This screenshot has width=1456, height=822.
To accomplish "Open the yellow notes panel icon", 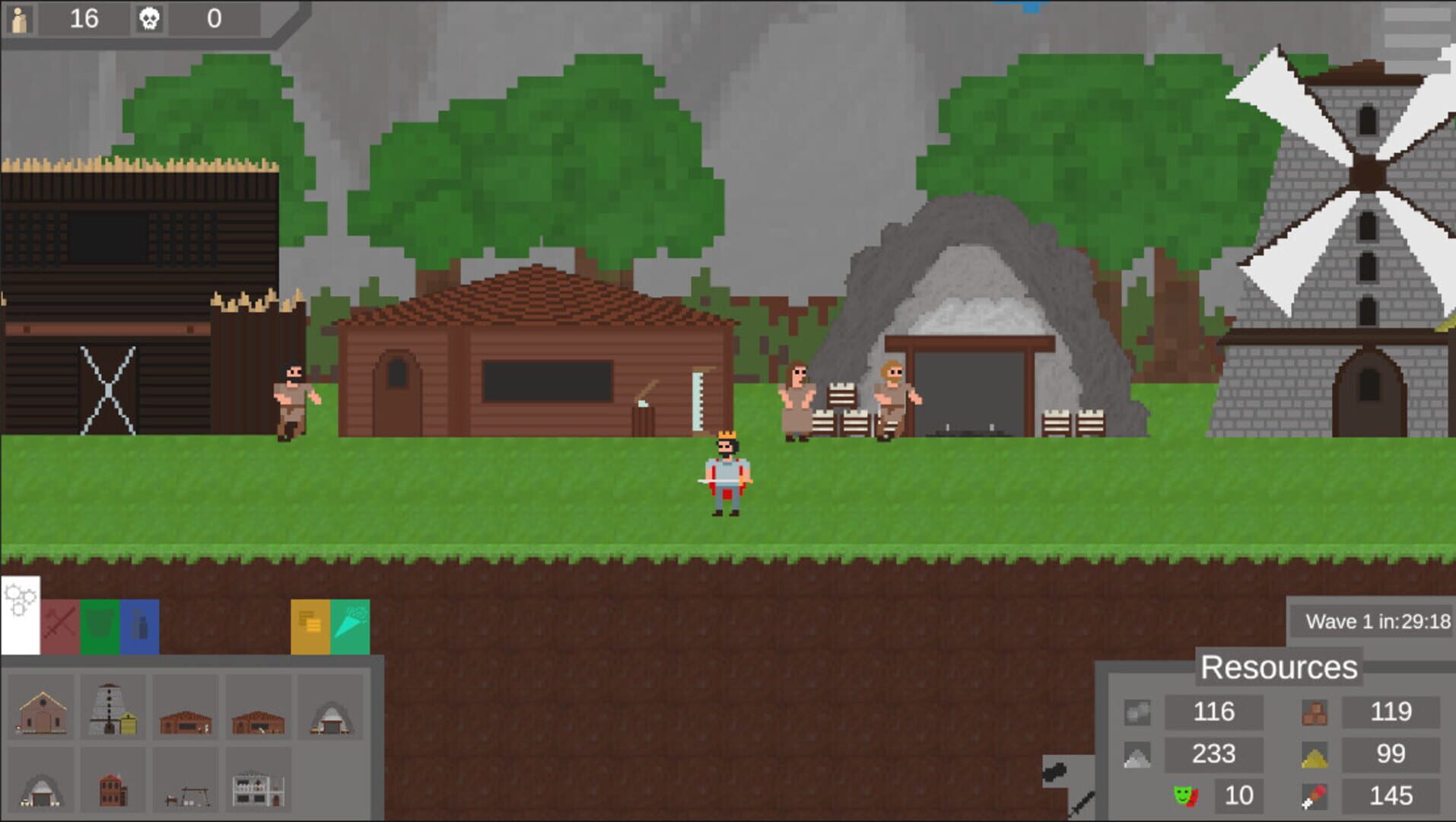I will point(310,624).
